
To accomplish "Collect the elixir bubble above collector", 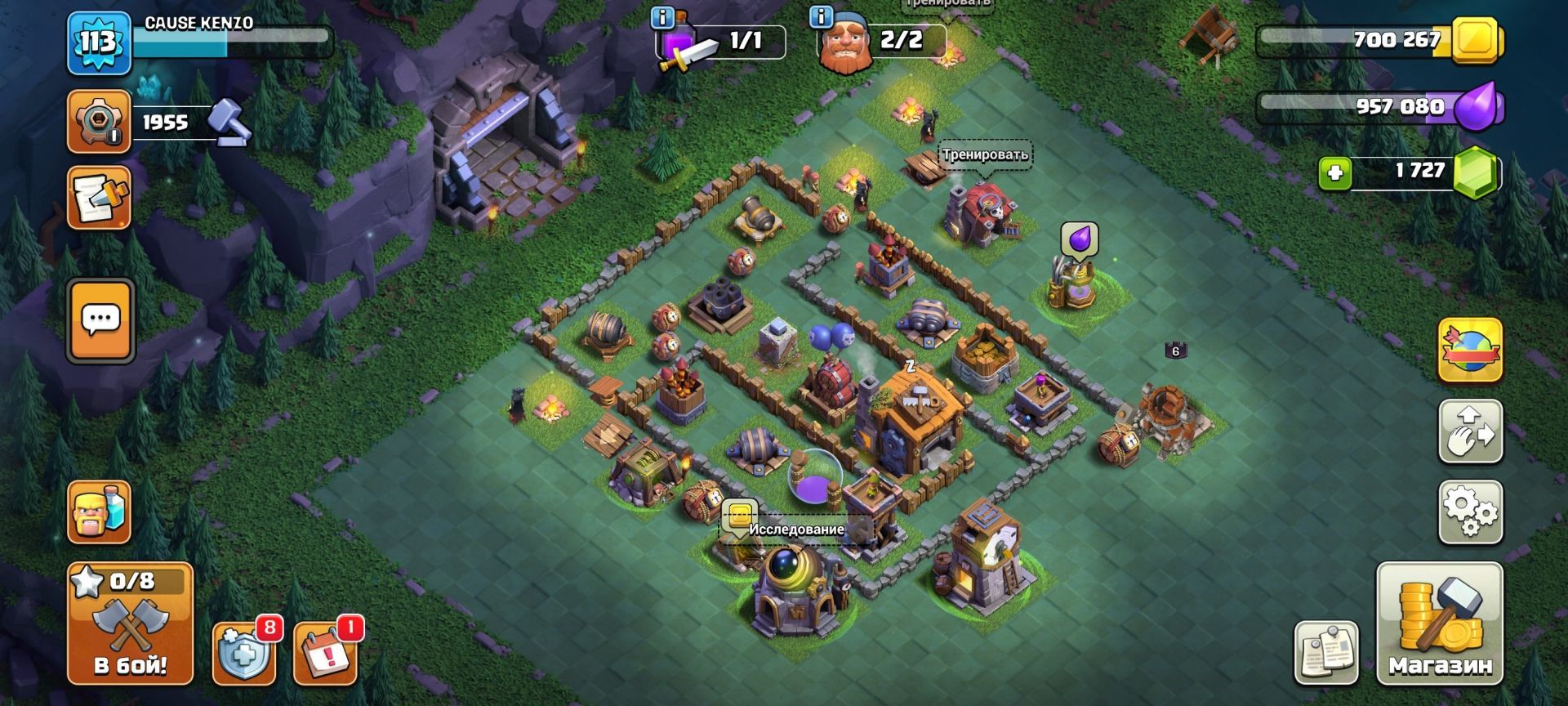I will [1079, 239].
